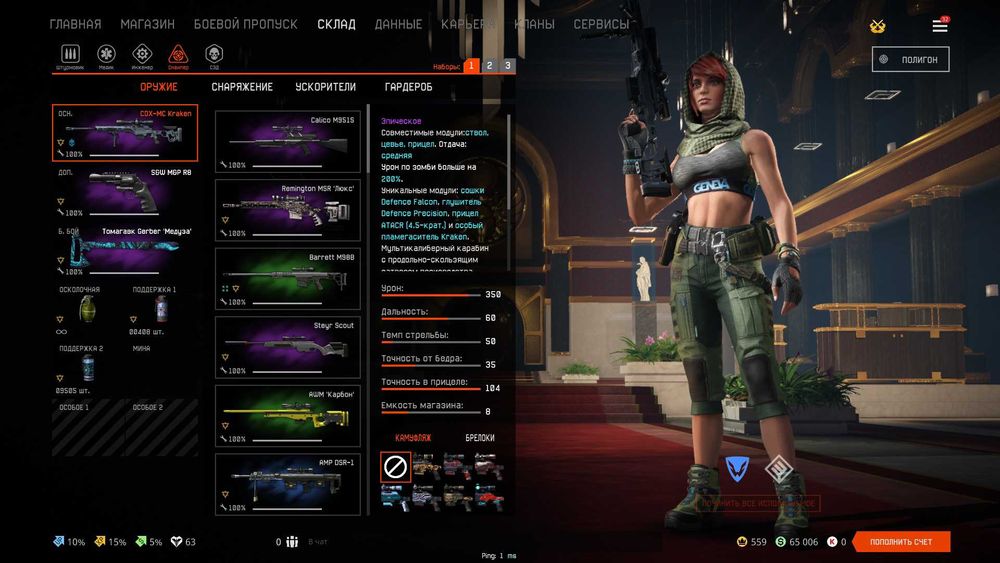The height and width of the screenshot is (563, 1000).
Task: Switch to the Снаряжение tab
Action: point(242,87)
